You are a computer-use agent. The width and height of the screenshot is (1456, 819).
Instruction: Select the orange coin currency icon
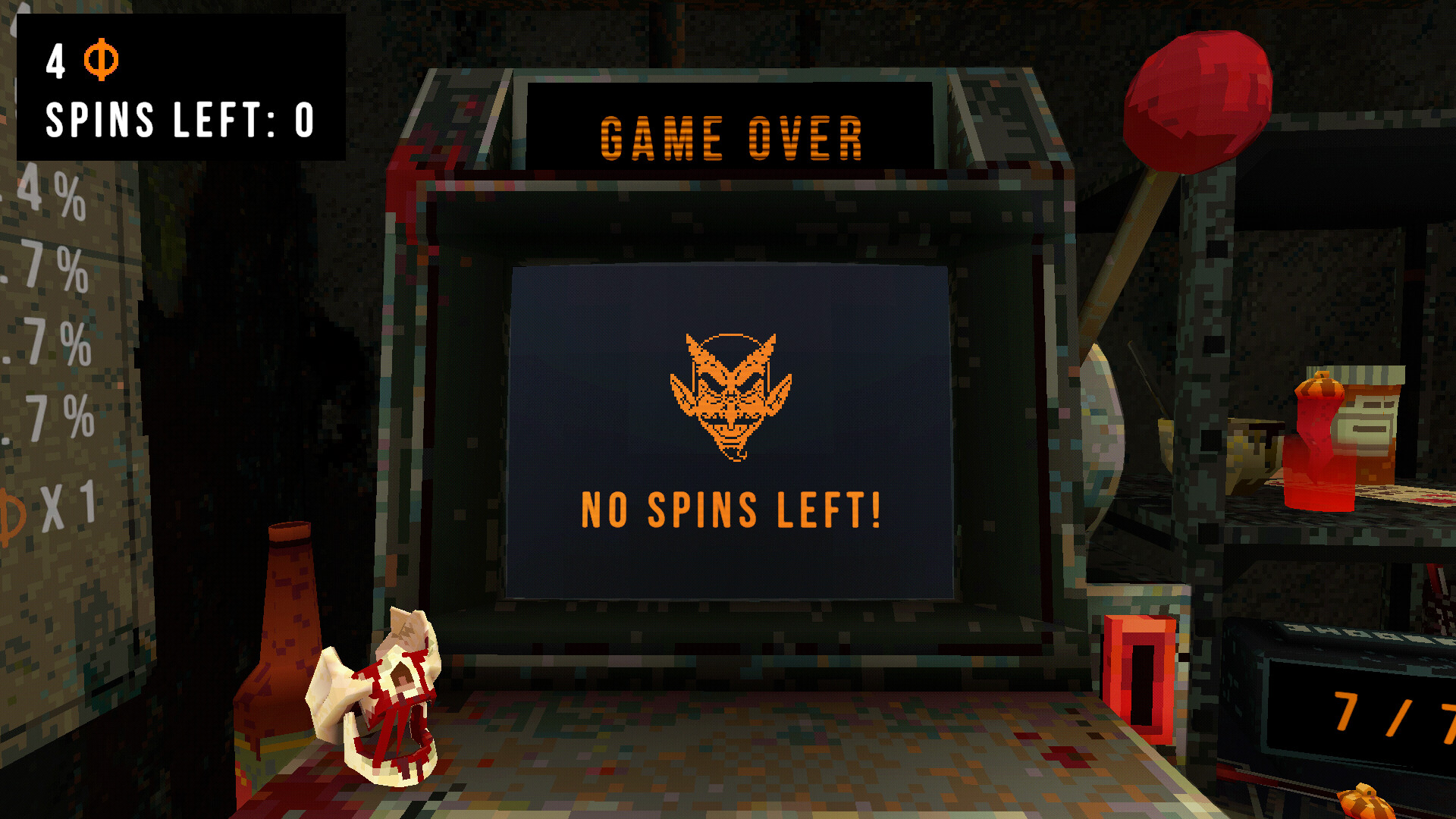coord(102,59)
